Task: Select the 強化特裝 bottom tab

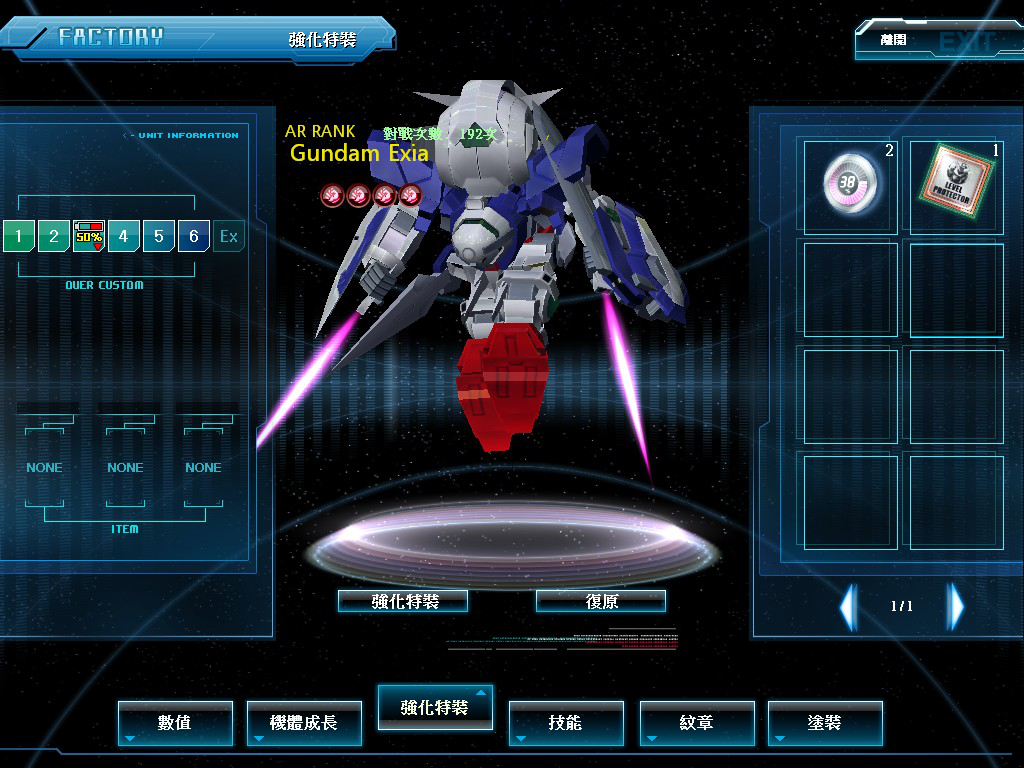Action: tap(434, 707)
